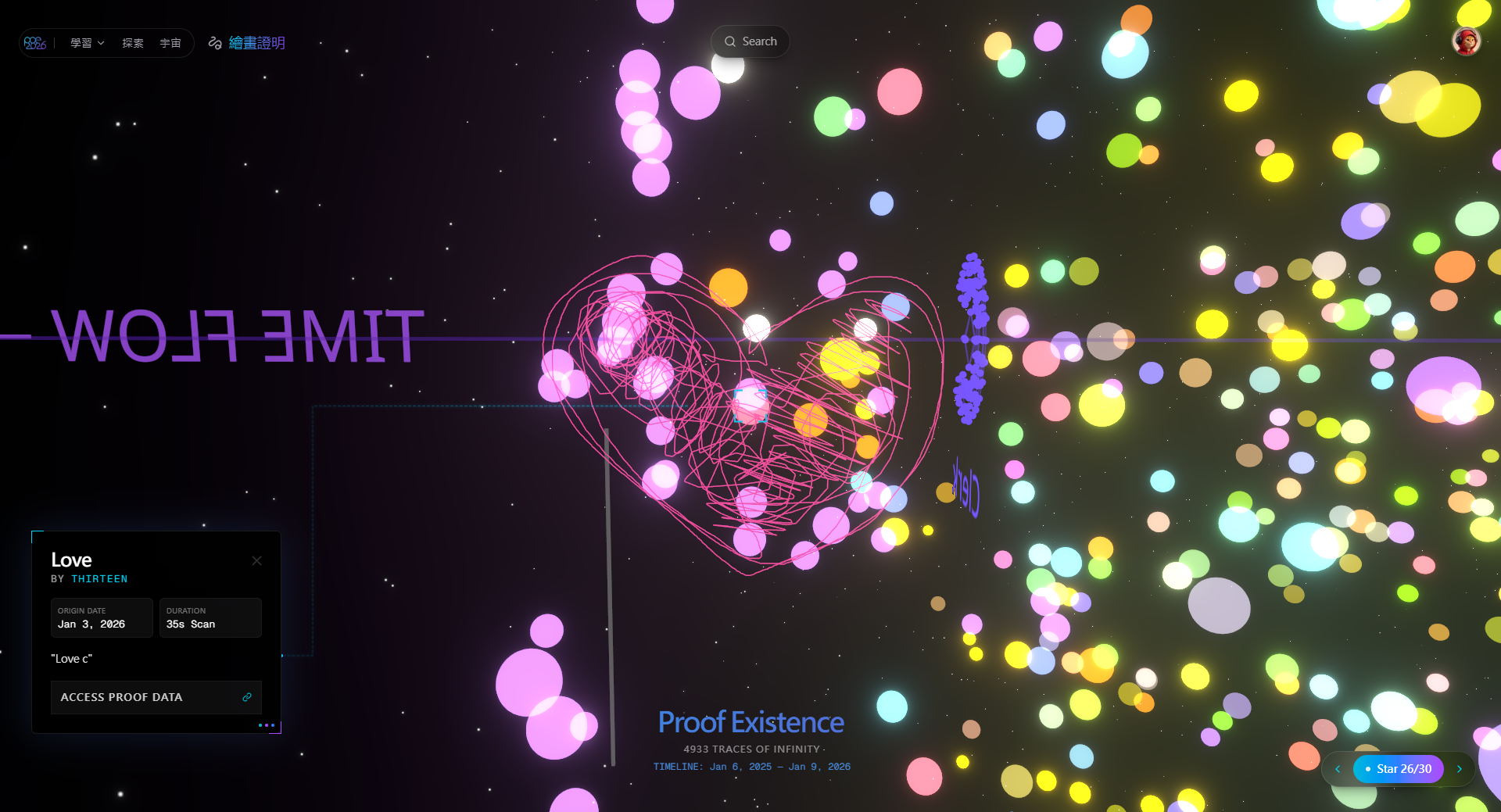Image resolution: width=1501 pixels, height=812 pixels.
Task: Open the 探索 menu item
Action: click(132, 43)
